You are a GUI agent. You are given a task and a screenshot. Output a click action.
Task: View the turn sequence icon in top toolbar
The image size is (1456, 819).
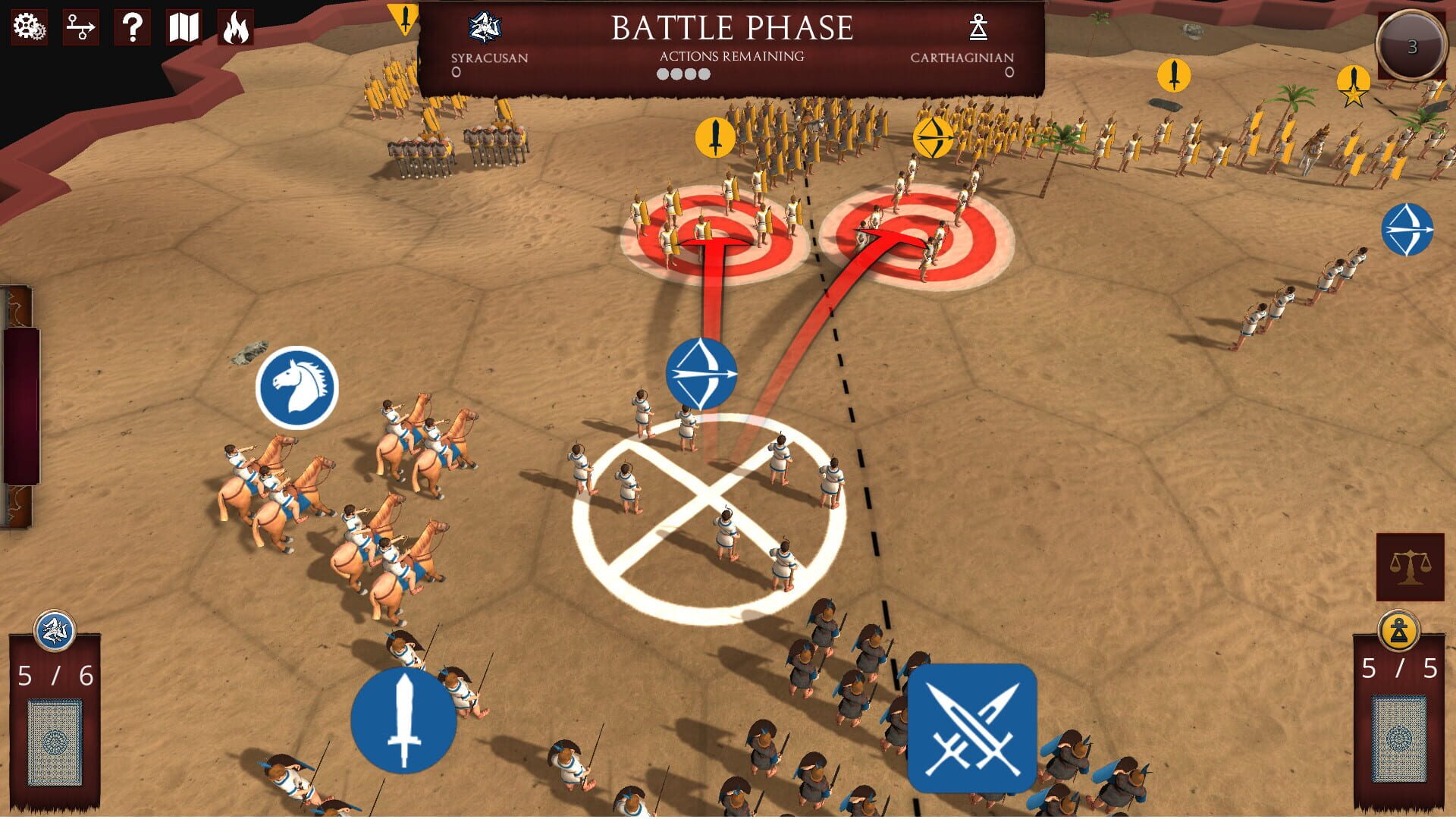click(x=80, y=29)
